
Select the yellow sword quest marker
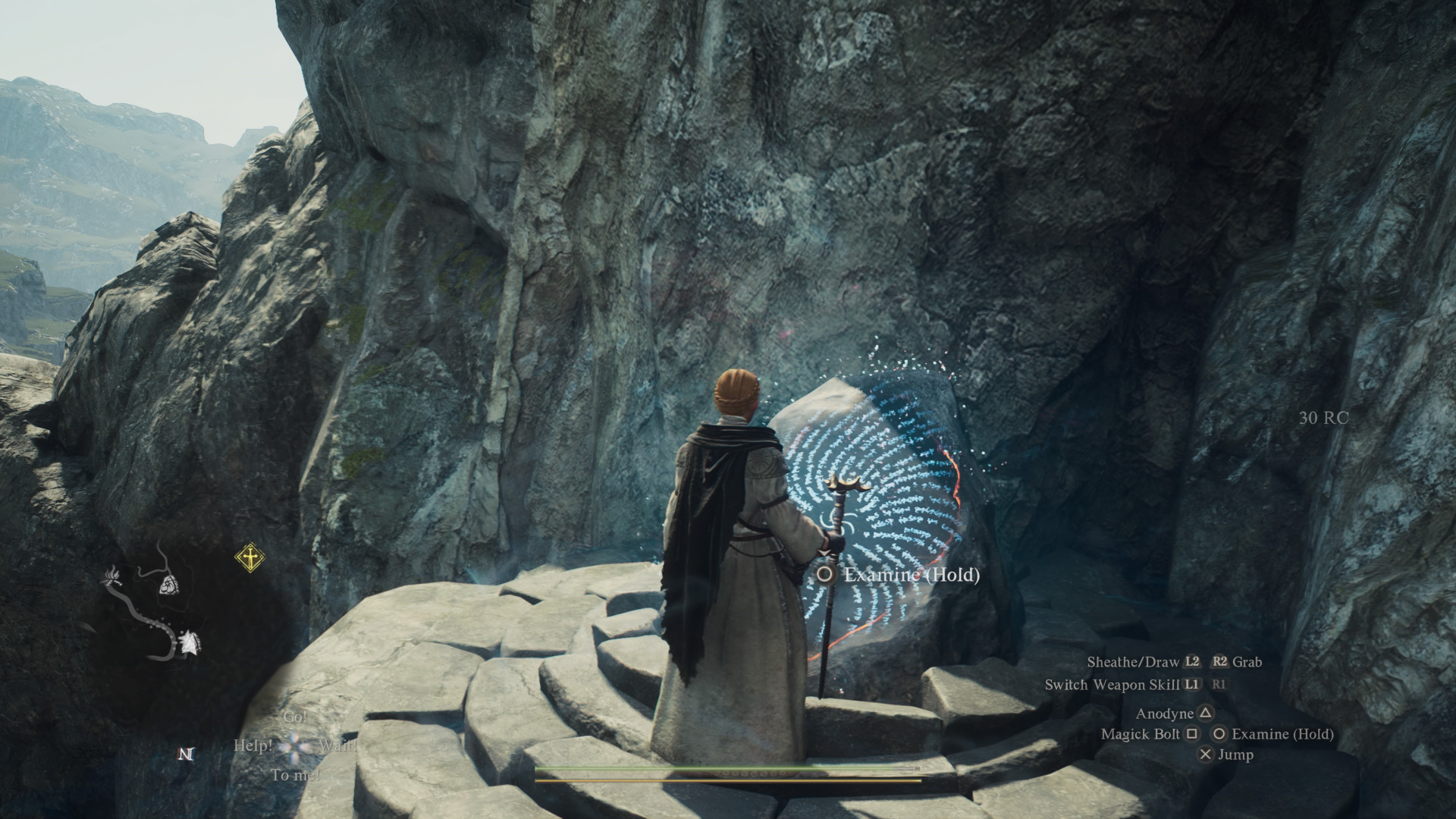click(x=249, y=558)
